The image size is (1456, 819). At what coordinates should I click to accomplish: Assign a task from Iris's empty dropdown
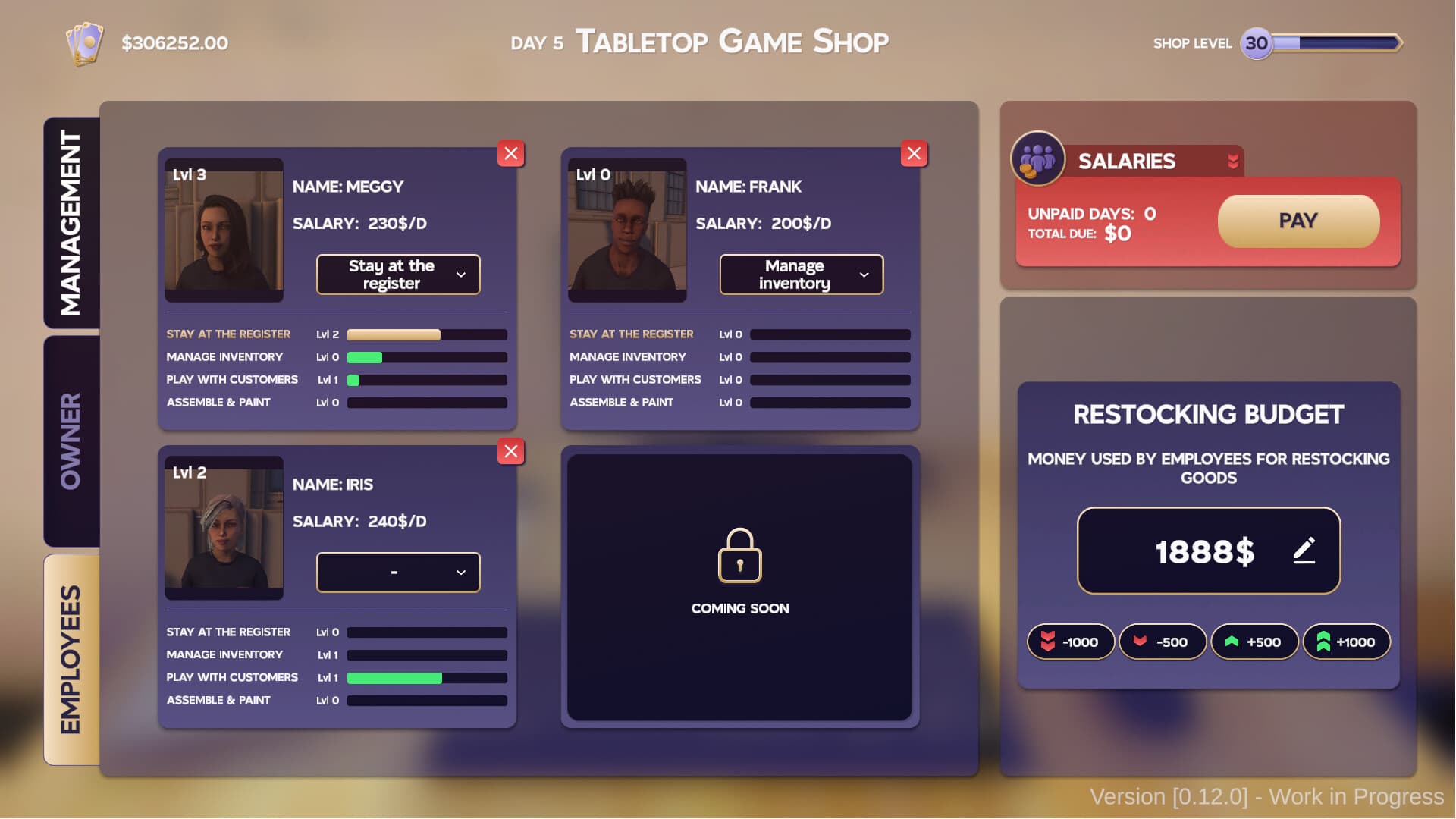(398, 573)
